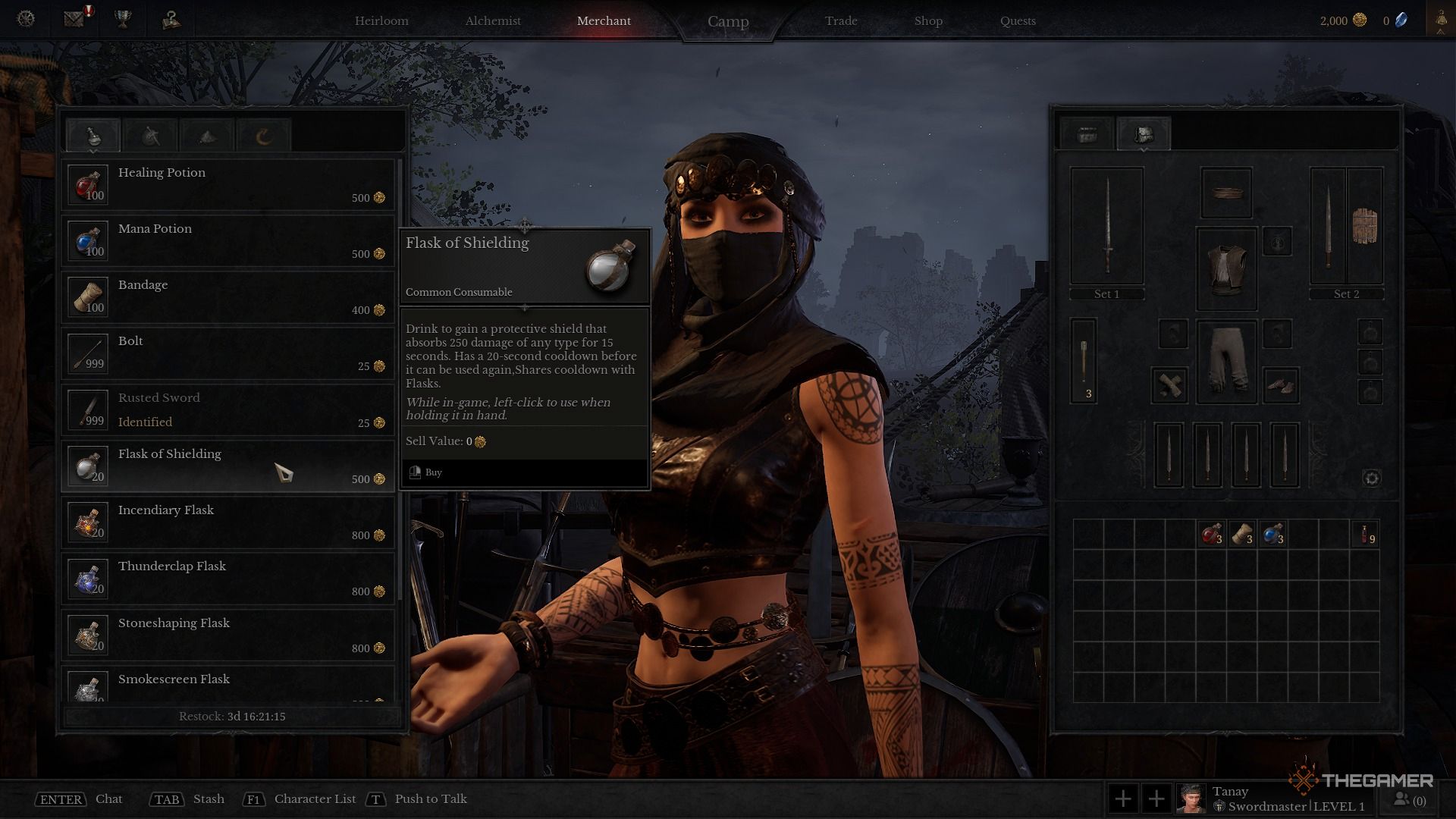Viewport: 1456px width, 819px height.
Task: Switch to the Alchemist vendor
Action: pos(493,20)
